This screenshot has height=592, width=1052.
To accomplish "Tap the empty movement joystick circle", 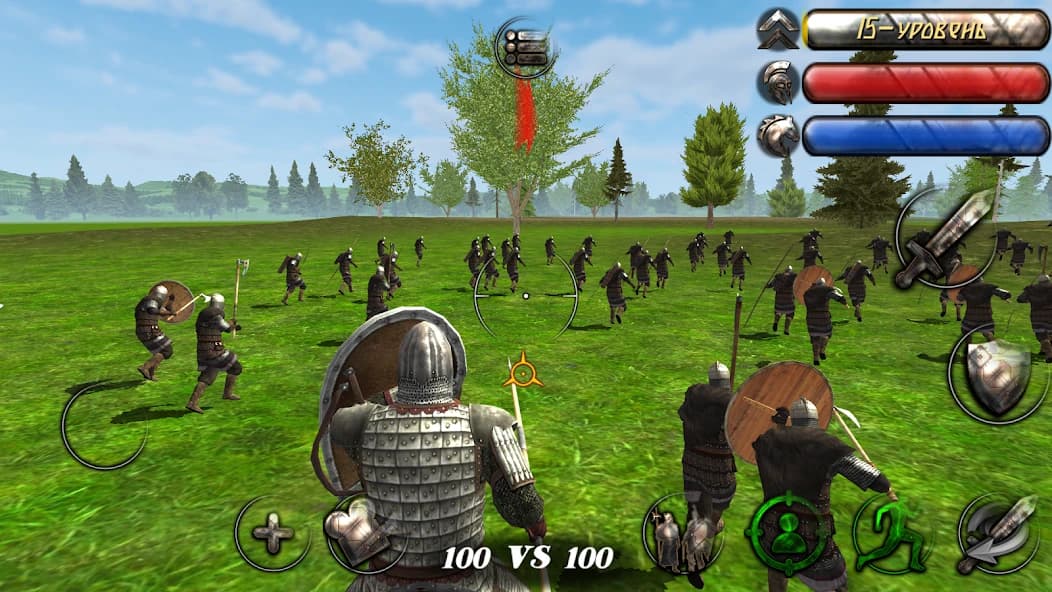I will [104, 426].
